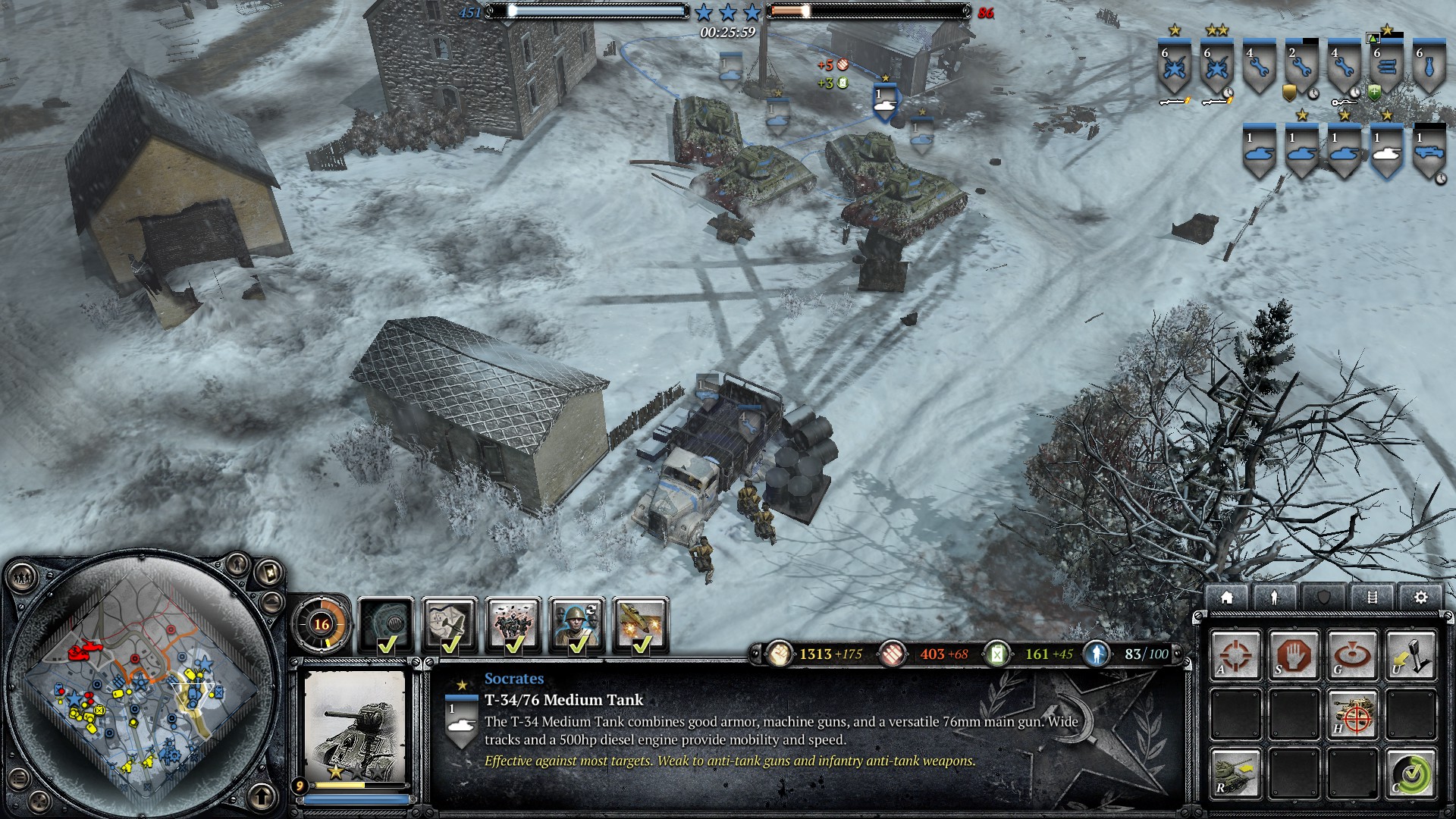This screenshot has height=819, width=1456.
Task: Click the T-34/76 tank portrait
Action: coord(355,726)
